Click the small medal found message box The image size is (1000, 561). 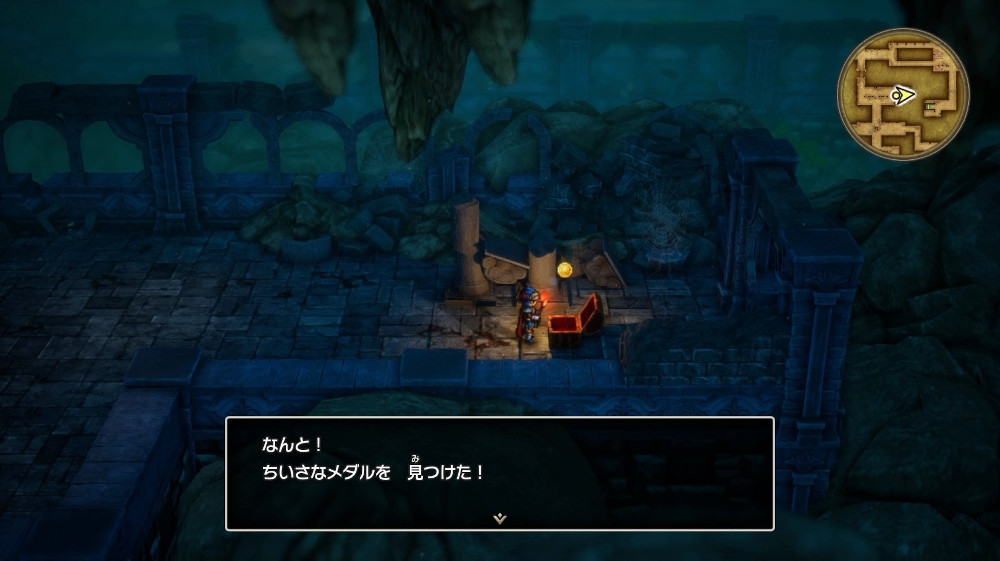[x=499, y=471]
